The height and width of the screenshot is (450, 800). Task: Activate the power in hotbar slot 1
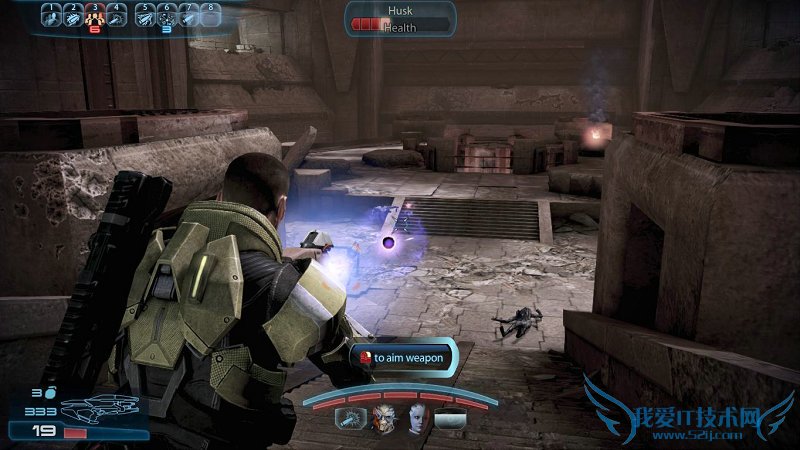click(x=52, y=15)
